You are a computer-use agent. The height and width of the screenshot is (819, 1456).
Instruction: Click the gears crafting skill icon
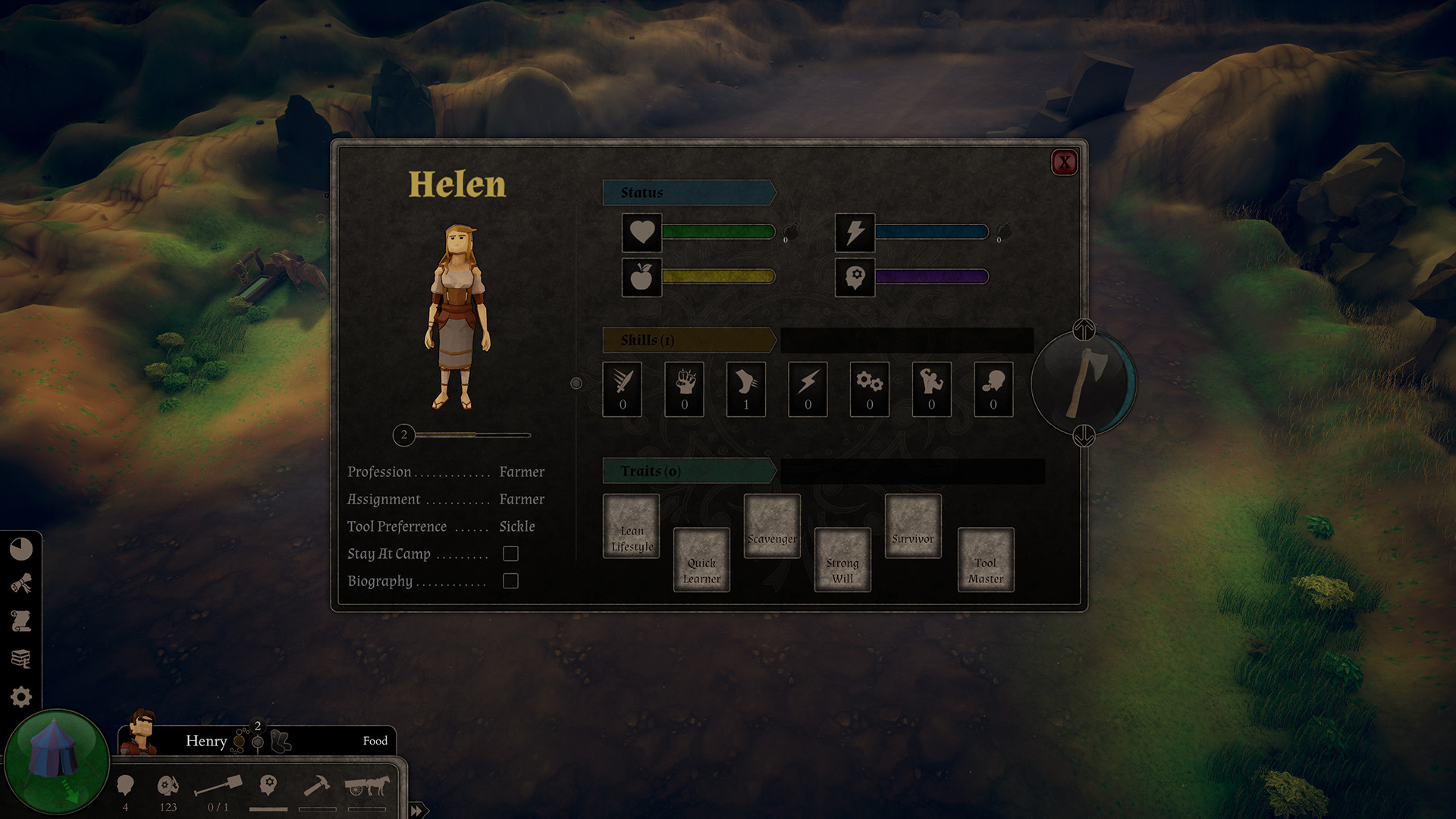point(869,389)
